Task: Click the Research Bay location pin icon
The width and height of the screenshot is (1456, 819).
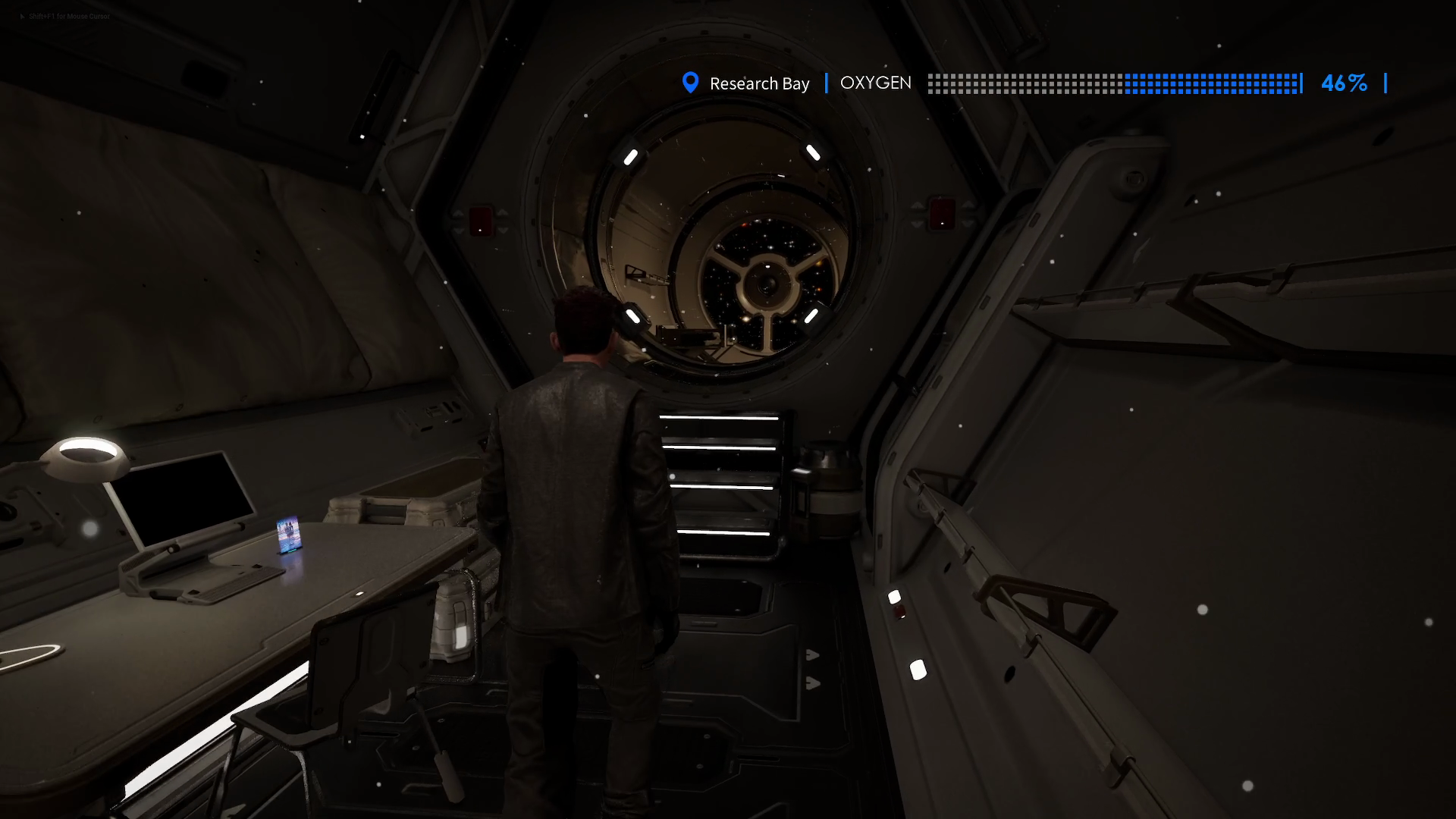Action: [690, 83]
